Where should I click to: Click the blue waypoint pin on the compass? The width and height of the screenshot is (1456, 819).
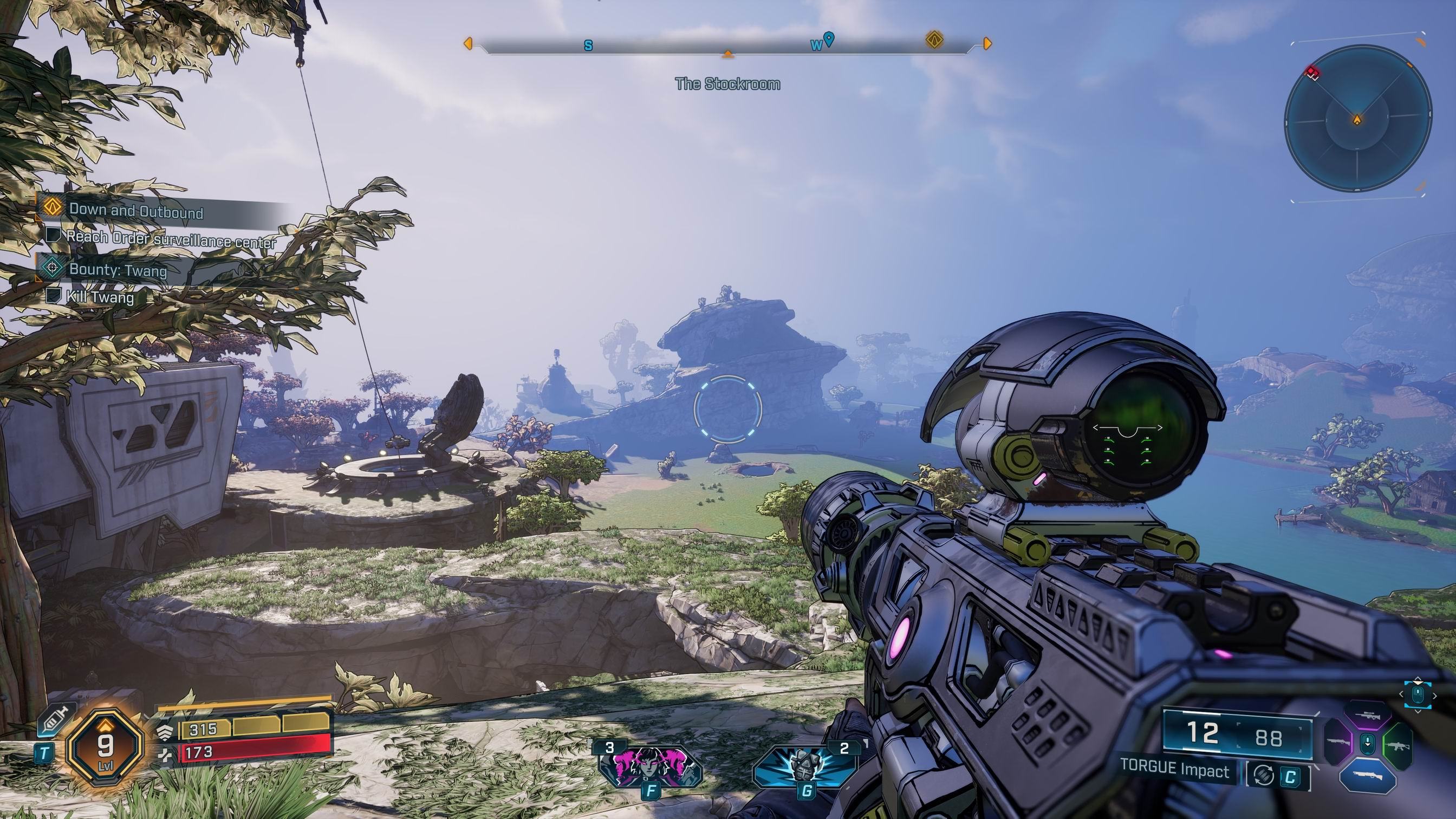(829, 39)
